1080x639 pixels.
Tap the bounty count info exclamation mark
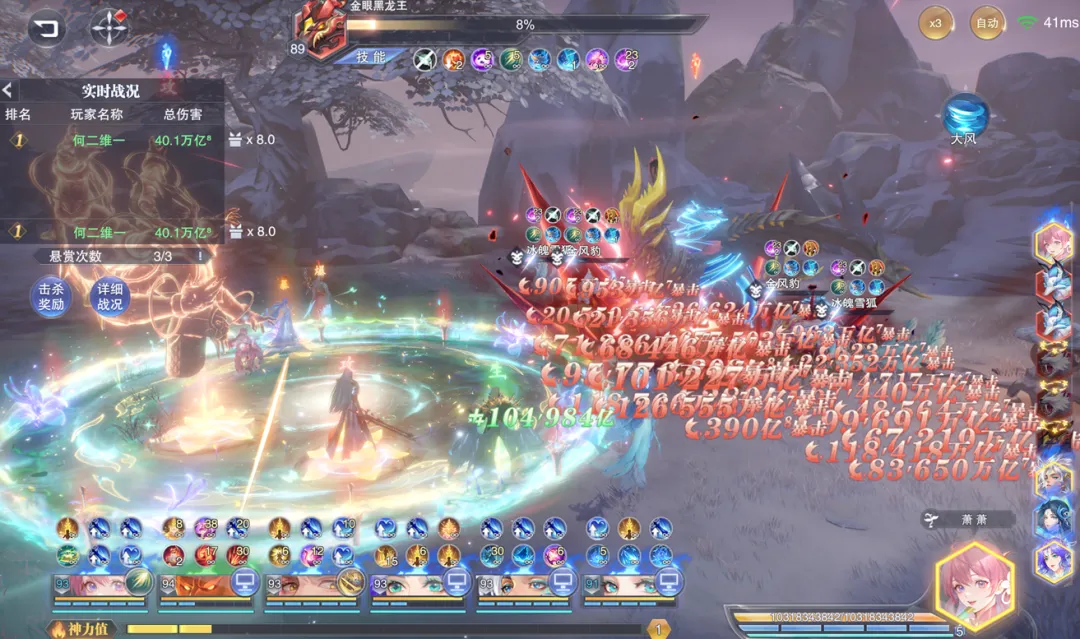pos(199,256)
